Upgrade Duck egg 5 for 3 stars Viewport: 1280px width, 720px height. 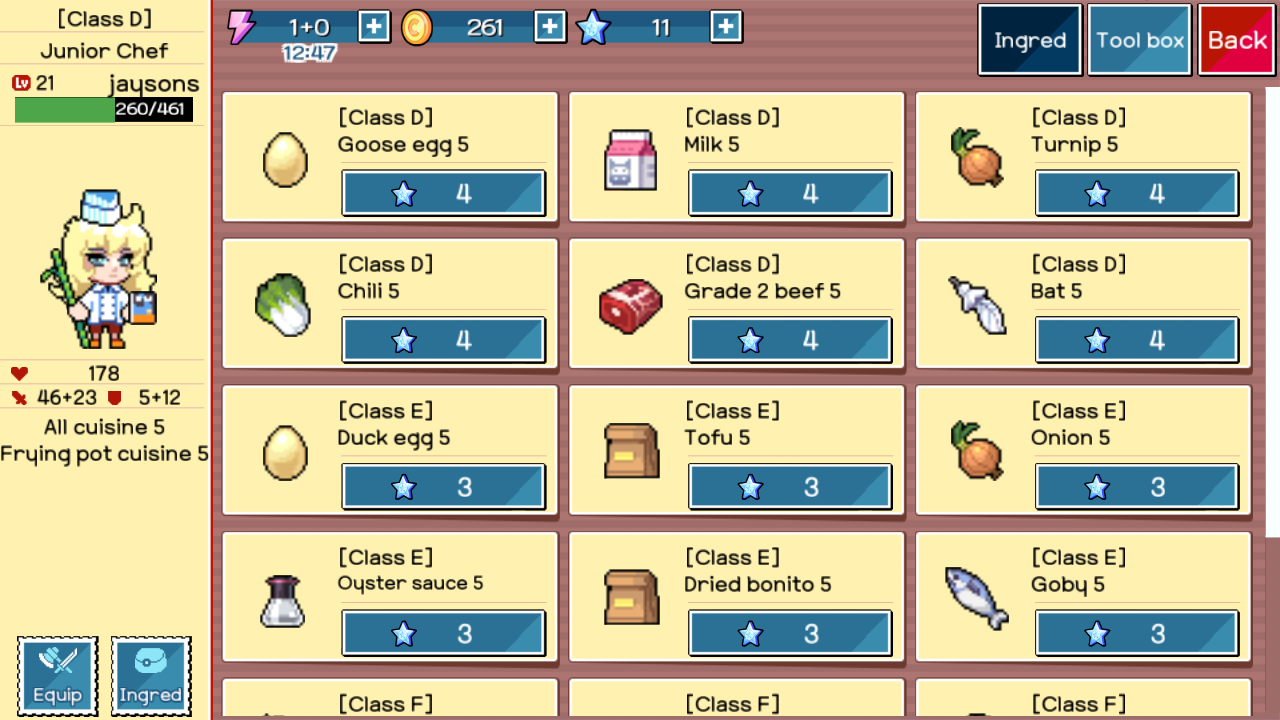[444, 487]
